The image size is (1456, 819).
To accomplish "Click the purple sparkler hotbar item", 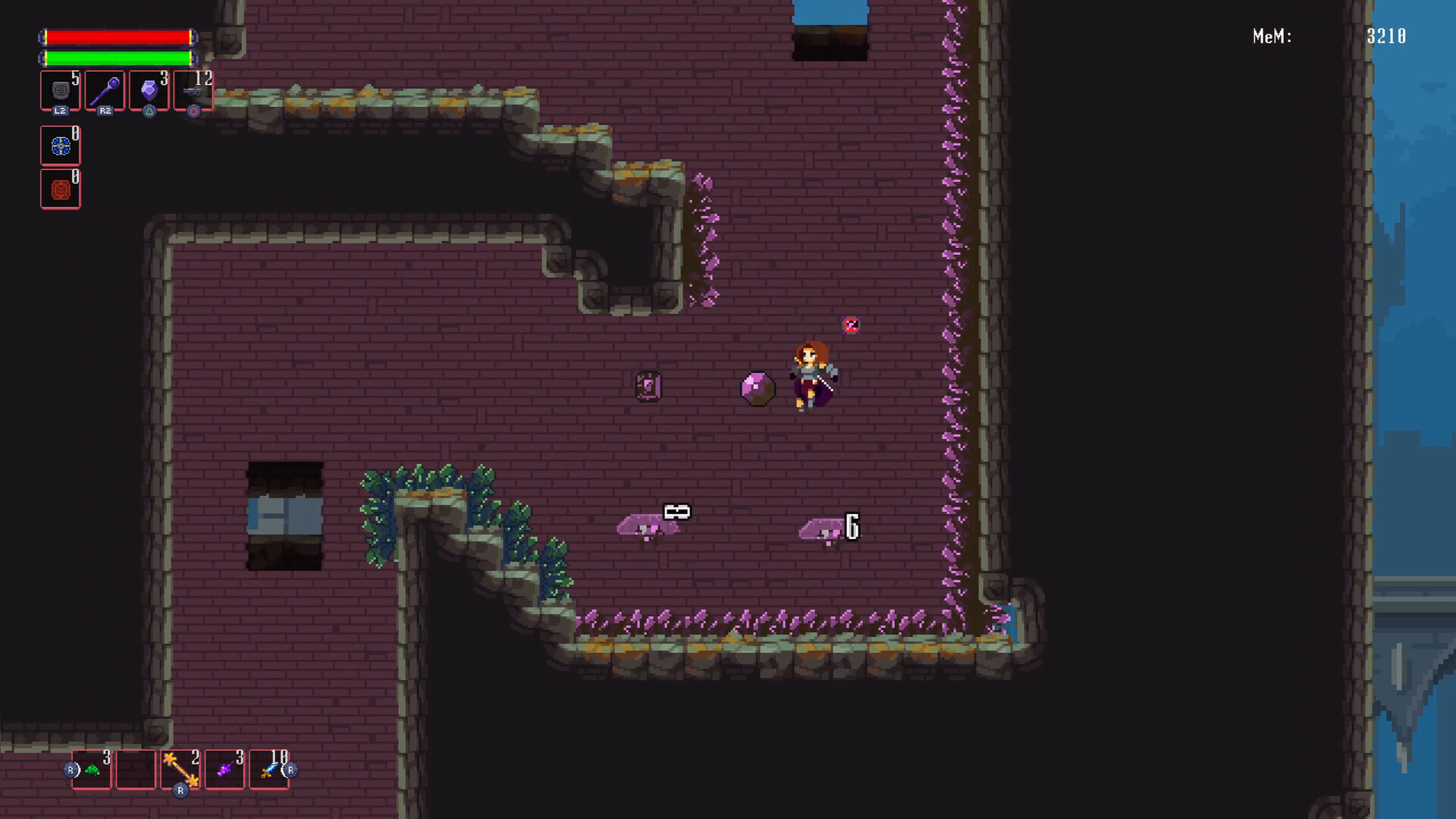I will 224,769.
